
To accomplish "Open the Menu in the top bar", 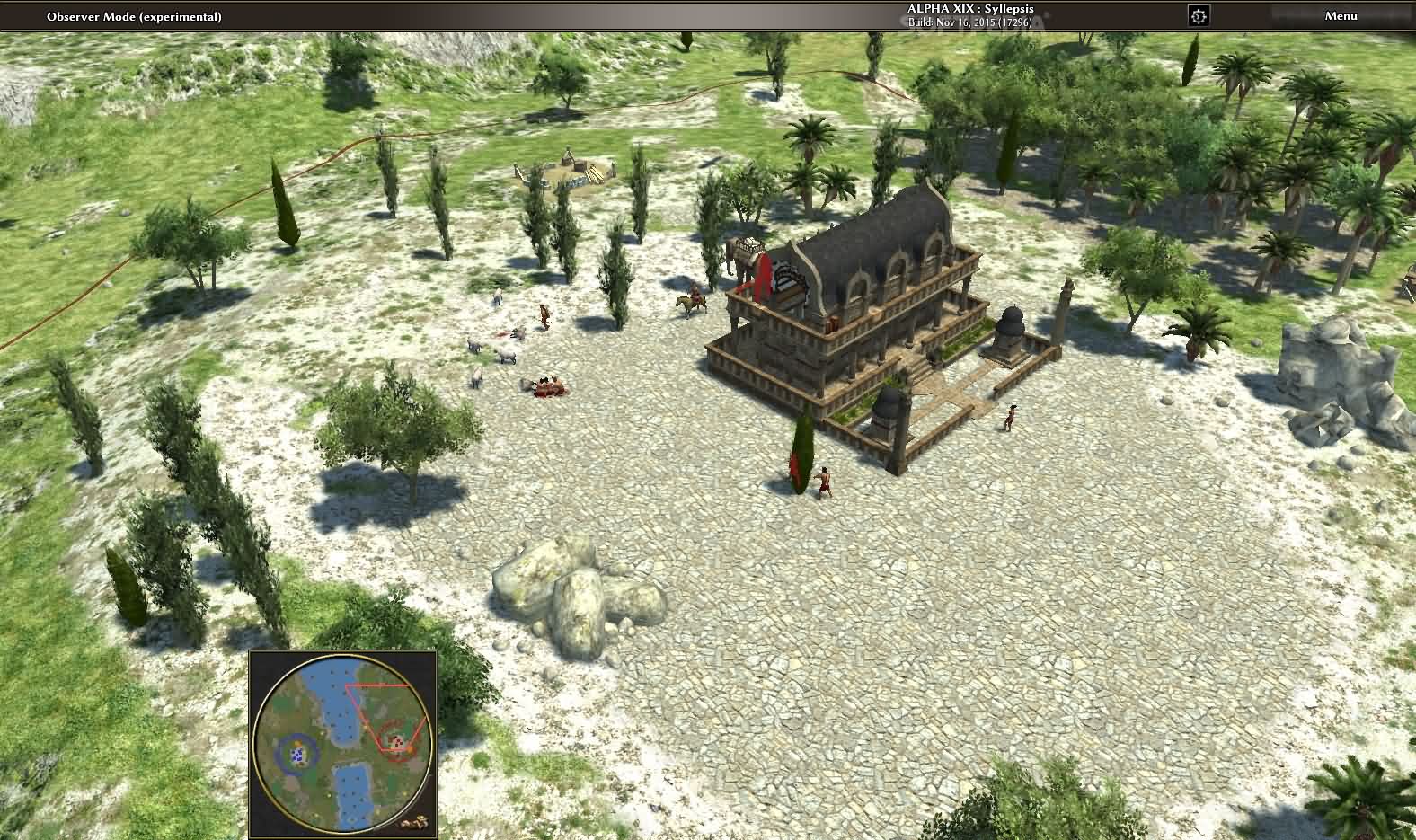I will (x=1341, y=16).
